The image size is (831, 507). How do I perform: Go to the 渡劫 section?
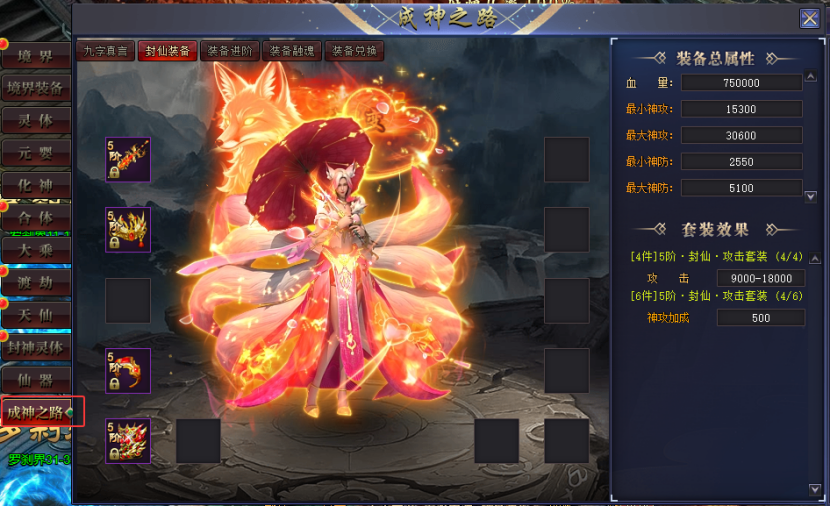(x=36, y=283)
